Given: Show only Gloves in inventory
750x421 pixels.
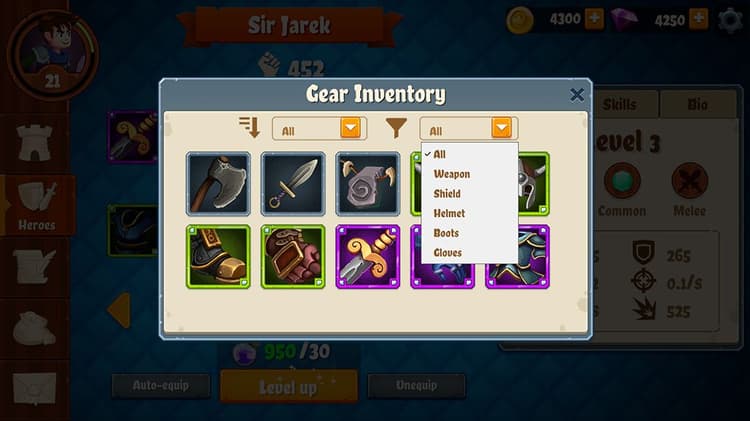Looking at the screenshot, I should [x=448, y=253].
